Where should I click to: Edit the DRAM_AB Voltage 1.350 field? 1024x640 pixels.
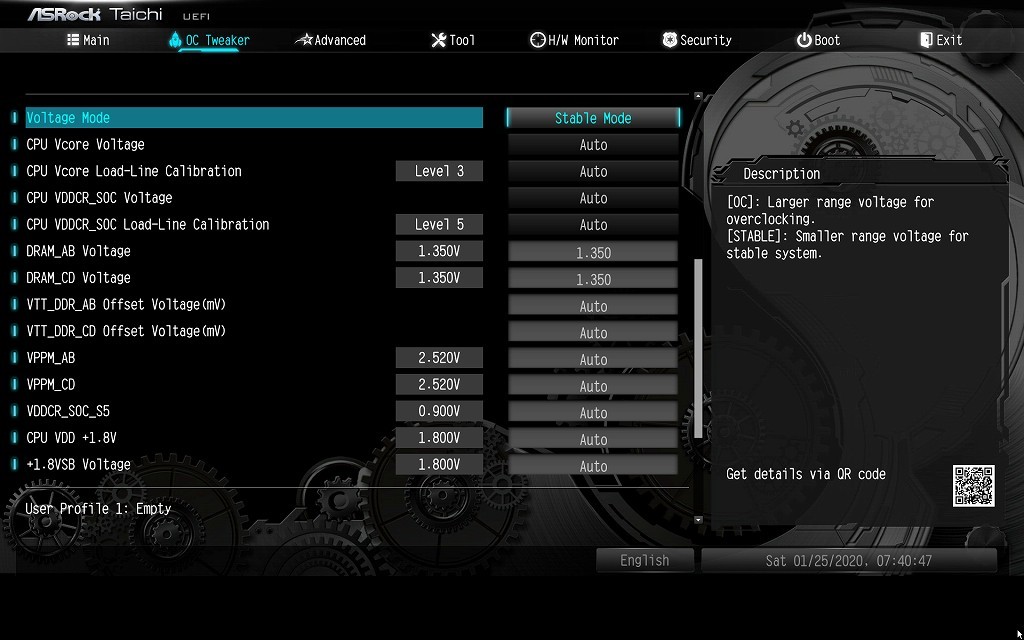pyautogui.click(x=593, y=252)
